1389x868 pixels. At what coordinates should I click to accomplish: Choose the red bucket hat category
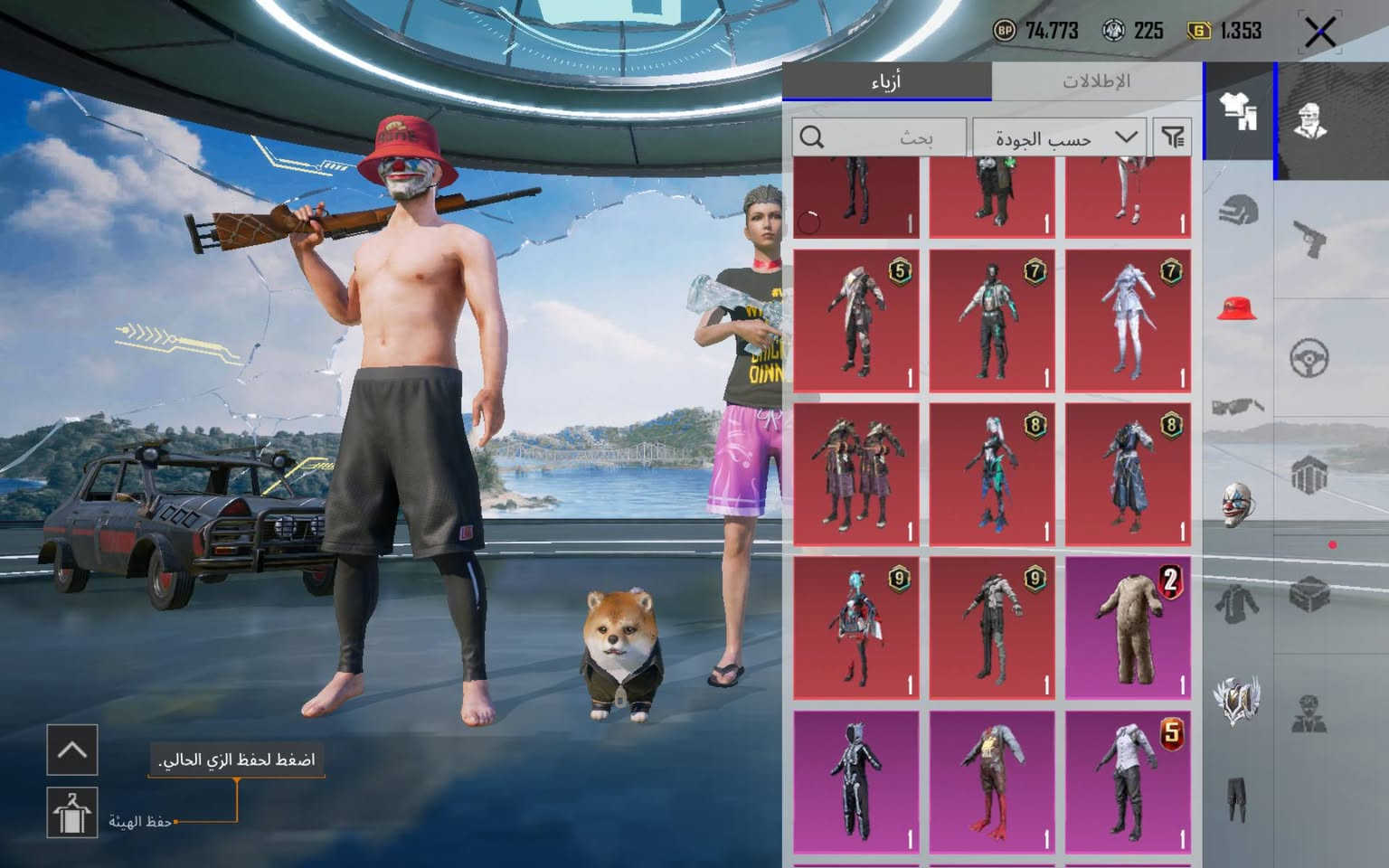(x=1238, y=308)
